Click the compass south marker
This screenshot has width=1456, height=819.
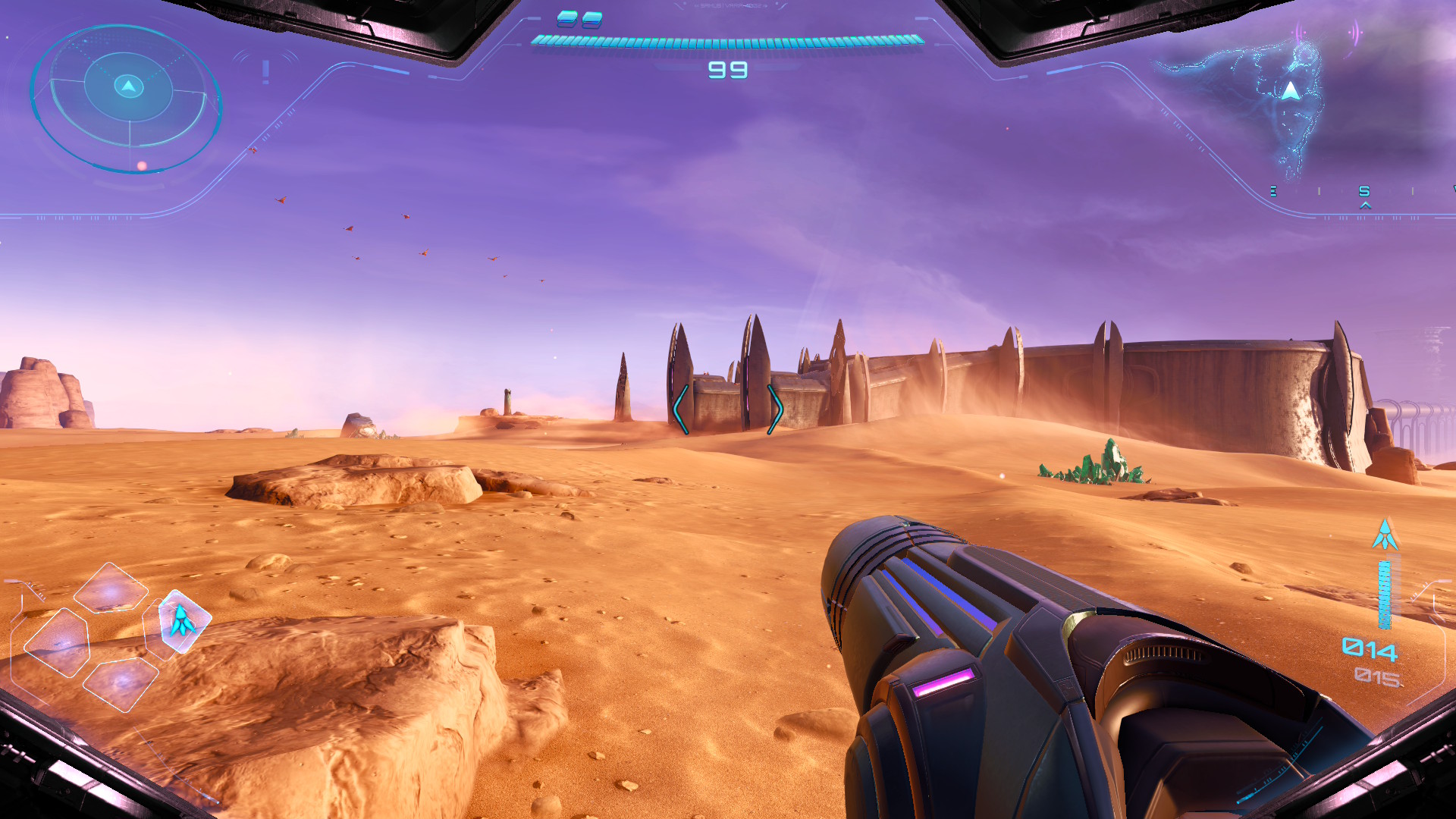(1364, 191)
